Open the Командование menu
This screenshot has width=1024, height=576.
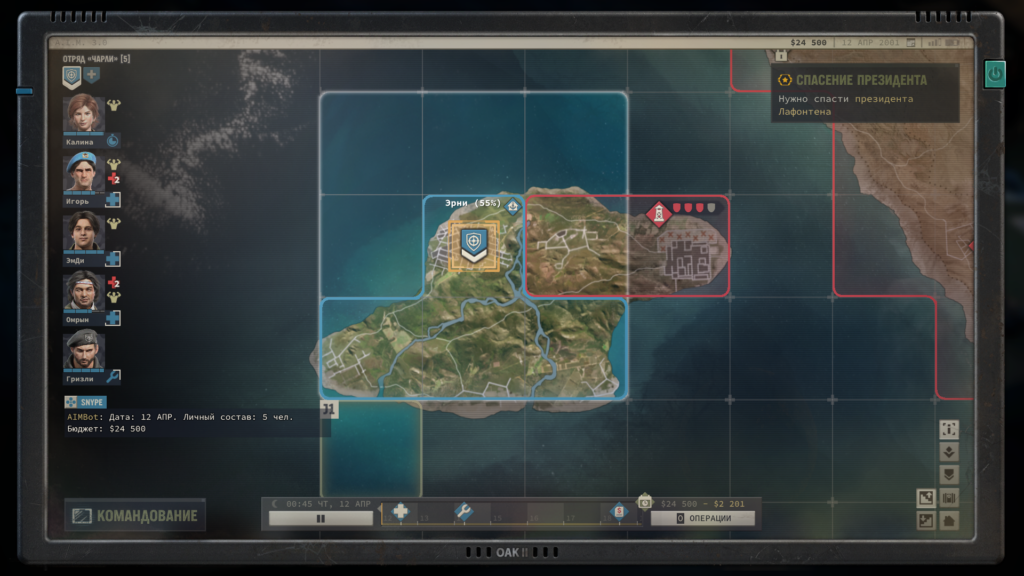pyautogui.click(x=135, y=516)
